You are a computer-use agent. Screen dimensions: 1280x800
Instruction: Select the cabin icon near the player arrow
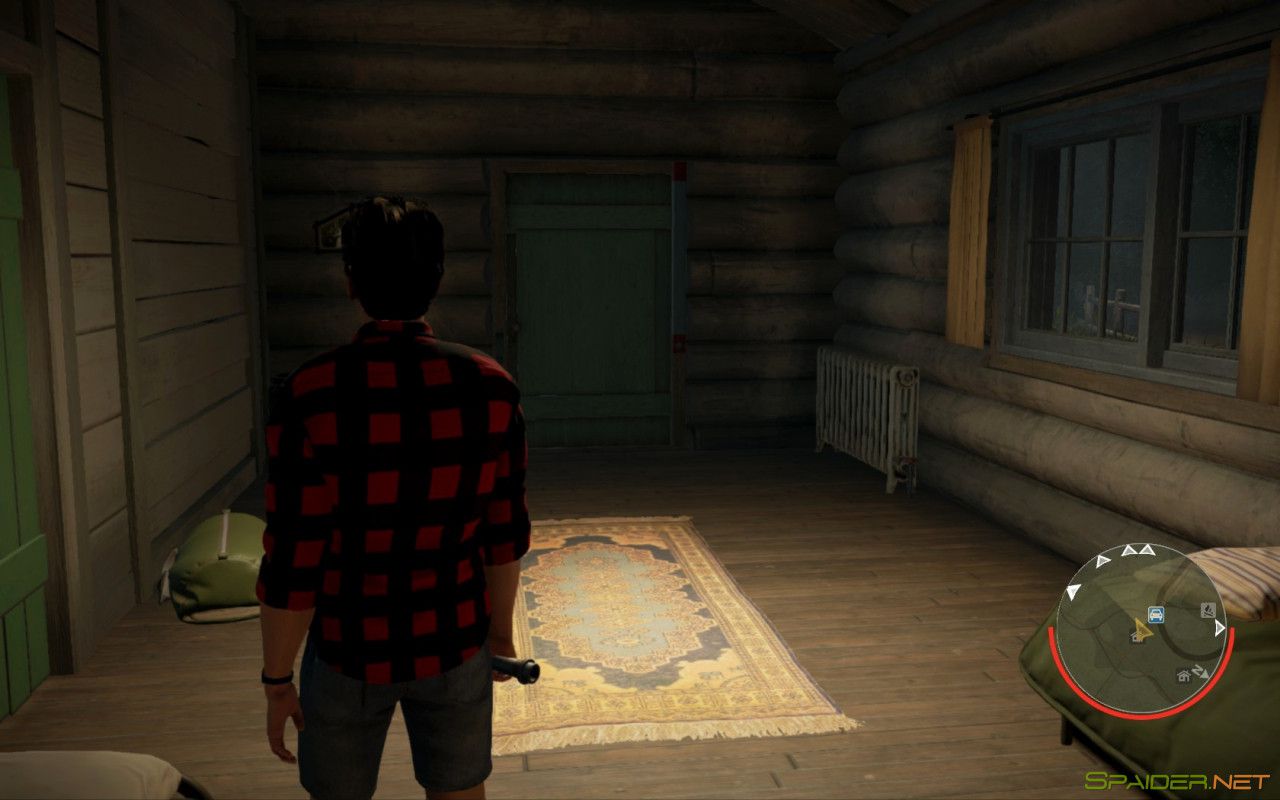[x=1137, y=638]
